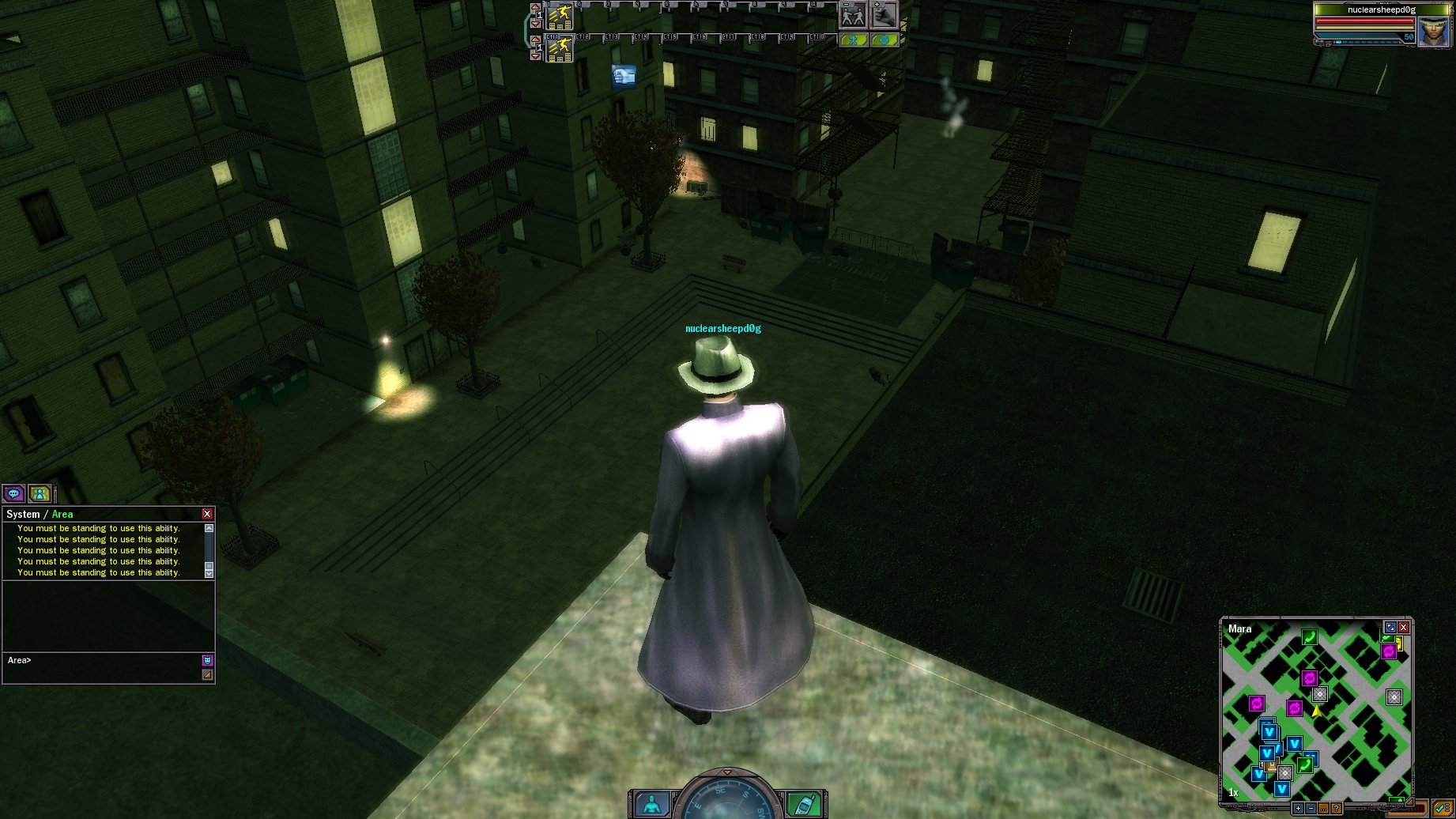Select the grey fist icon on hotbar
Screen dimensions: 1456x819
[x=884, y=15]
